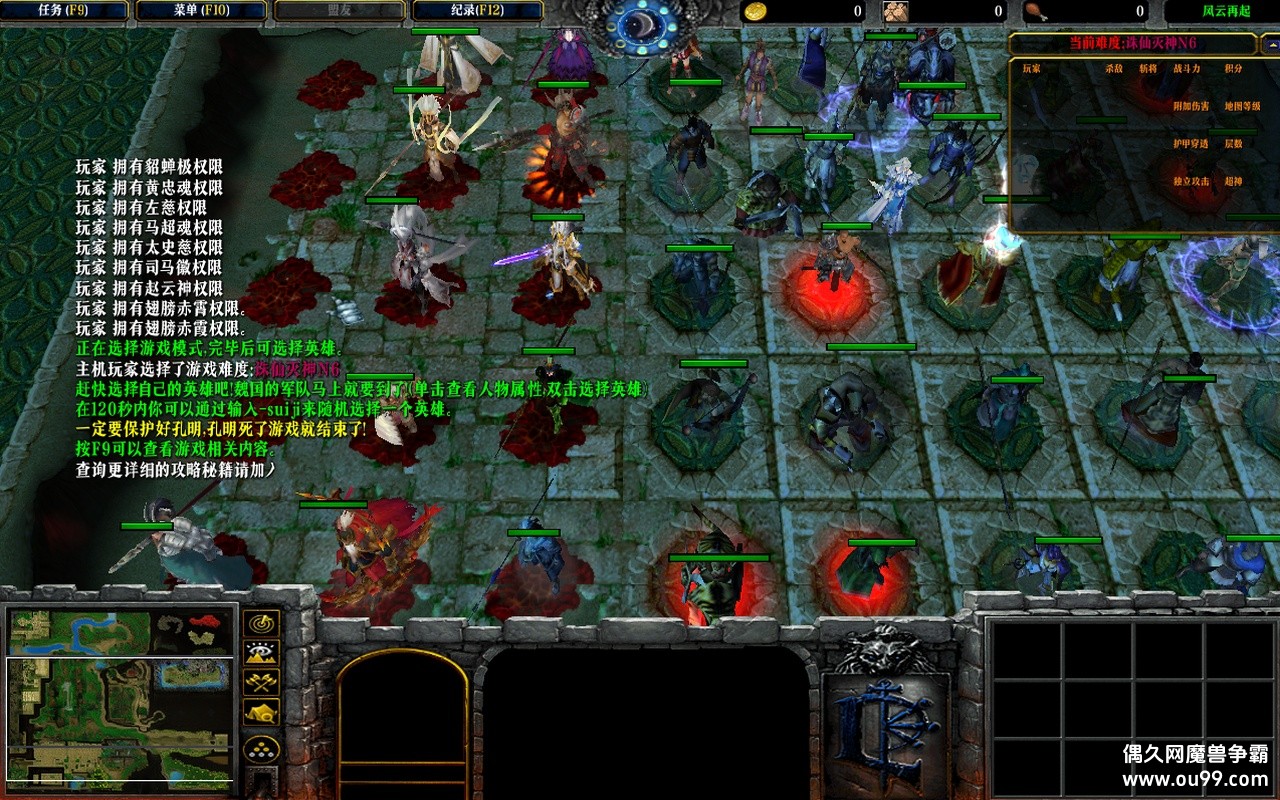
Task: Toggle minimap terrain display eye icon
Action: (x=262, y=653)
